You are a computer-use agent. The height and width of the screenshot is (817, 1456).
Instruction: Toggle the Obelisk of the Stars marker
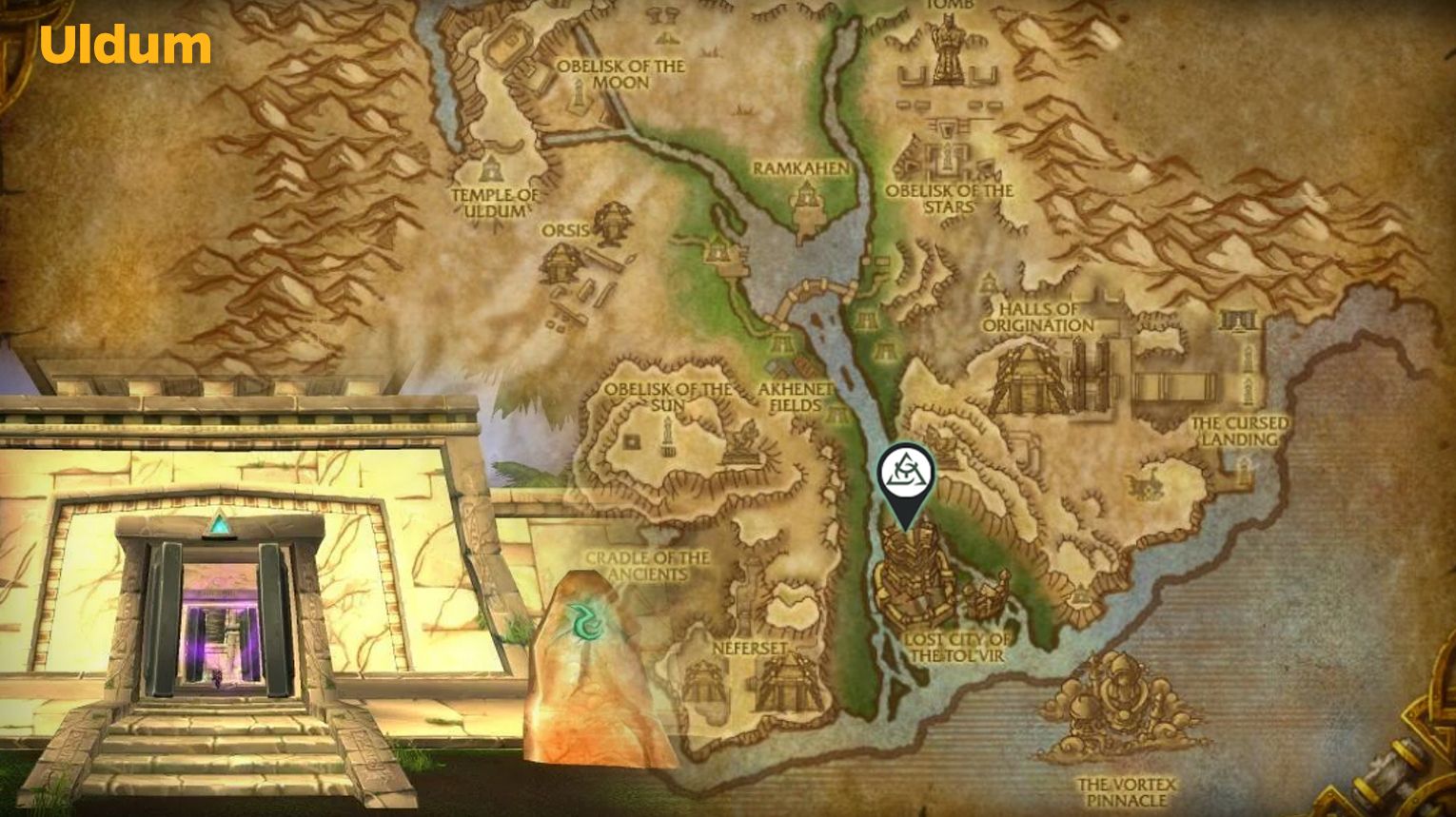pyautogui.click(x=949, y=197)
